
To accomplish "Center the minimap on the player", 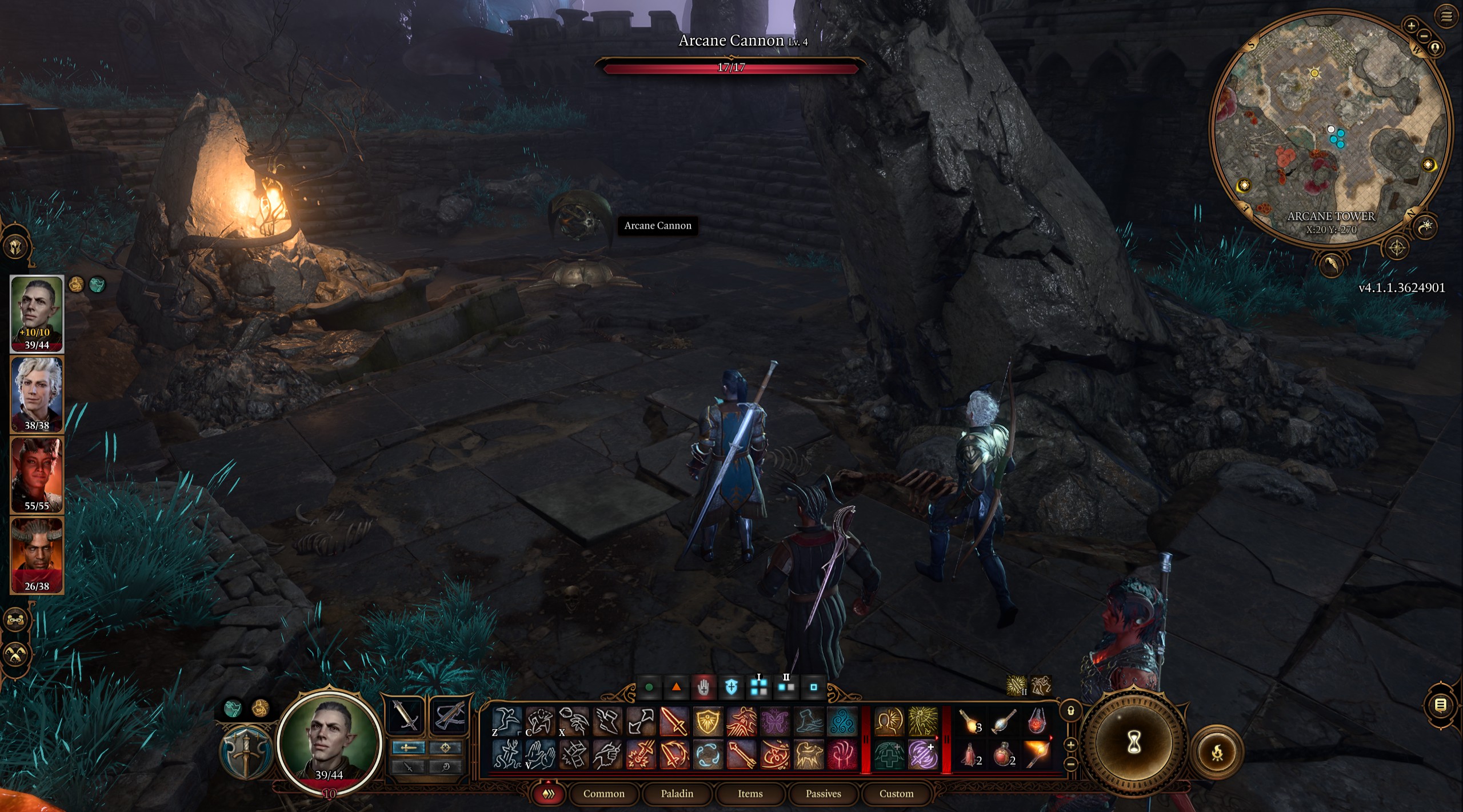I will pos(1436,47).
